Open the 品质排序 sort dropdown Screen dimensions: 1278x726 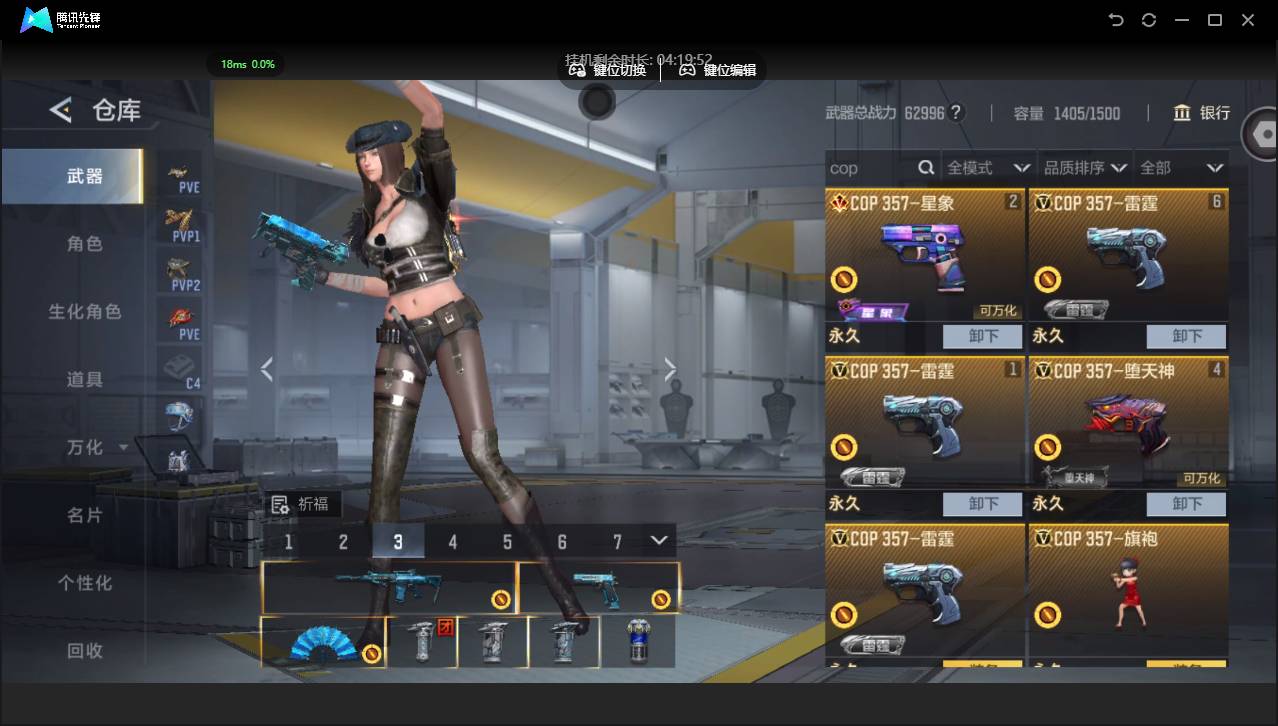tap(1084, 168)
